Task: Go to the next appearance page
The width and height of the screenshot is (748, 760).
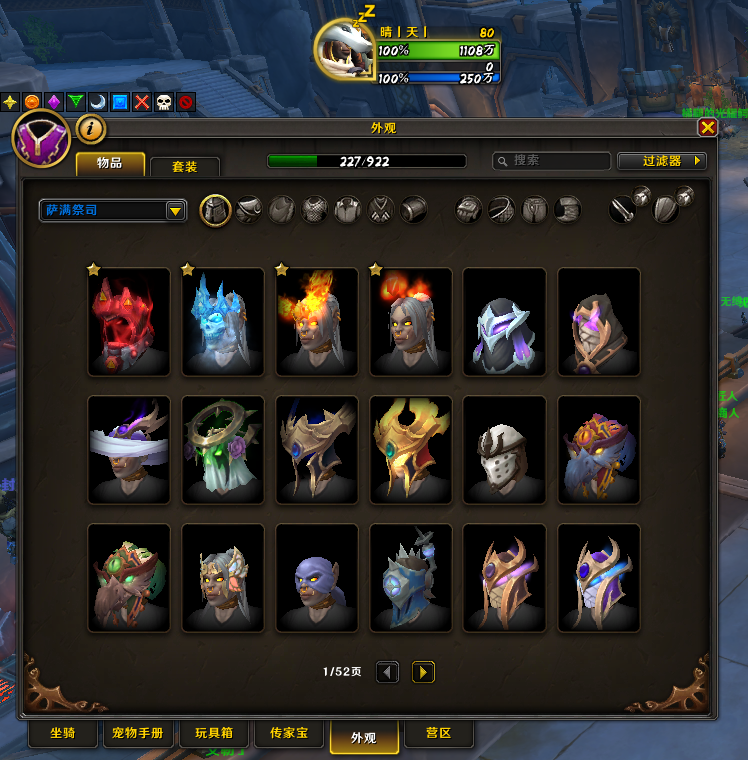Action: point(423,672)
